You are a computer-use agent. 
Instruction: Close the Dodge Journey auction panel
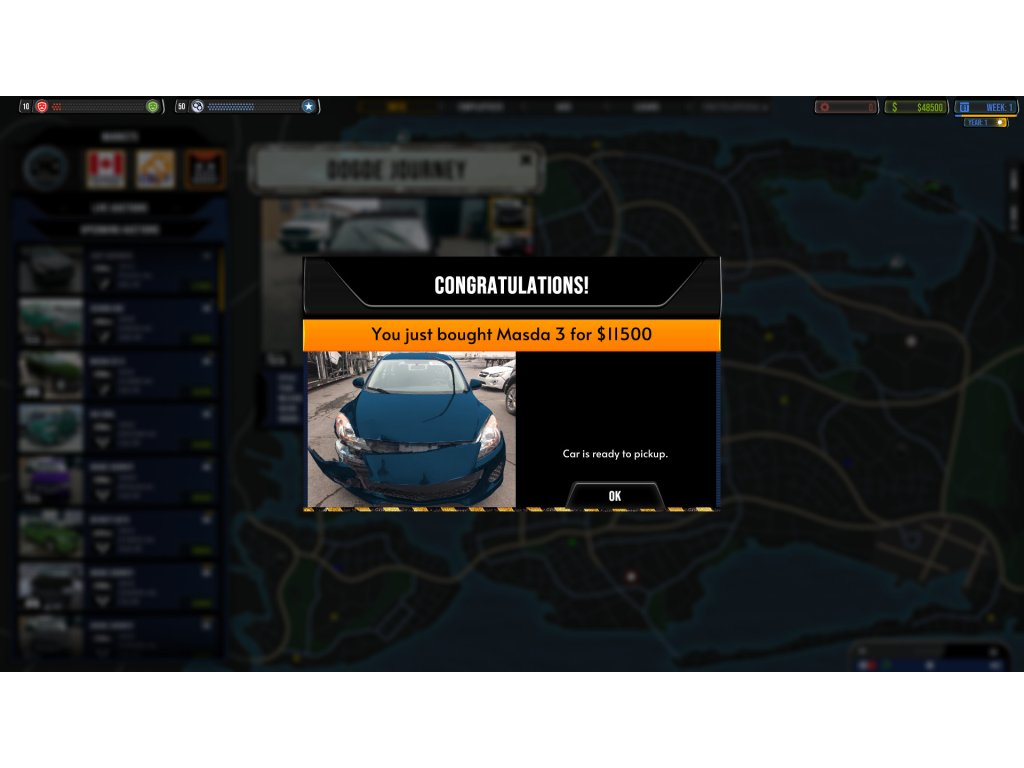click(526, 159)
